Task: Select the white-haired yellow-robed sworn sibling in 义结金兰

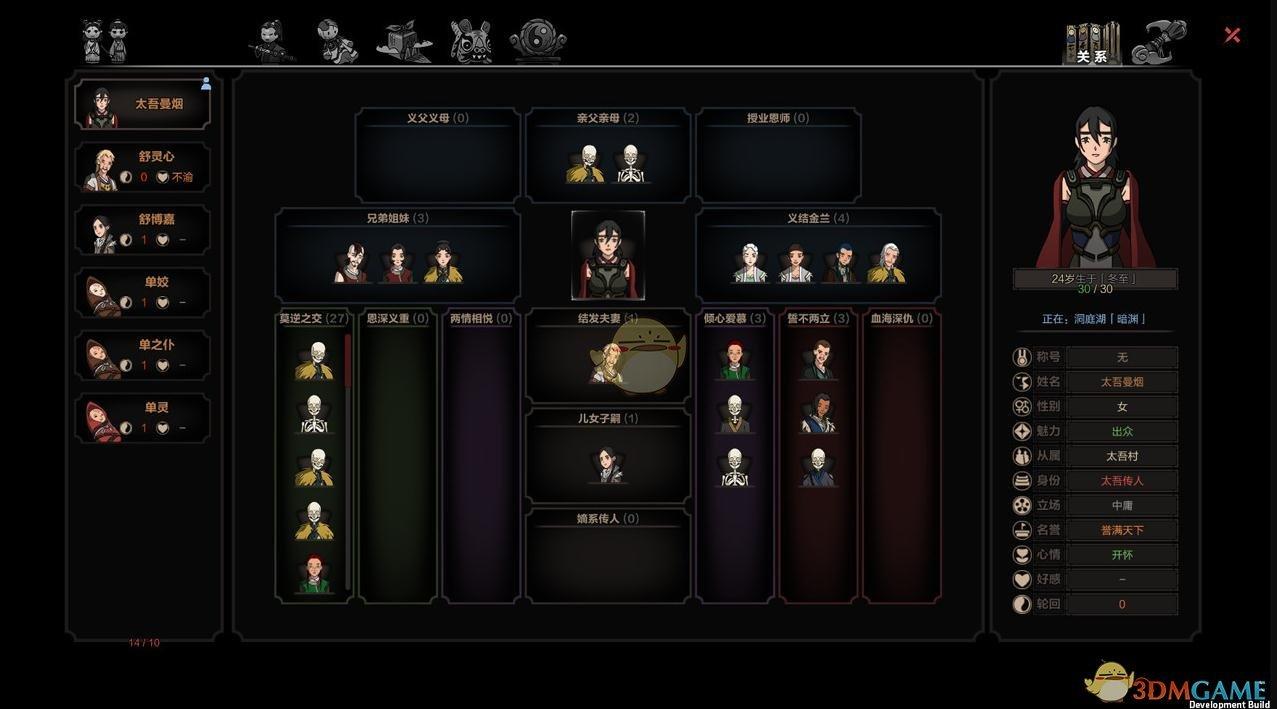Action: (886, 263)
